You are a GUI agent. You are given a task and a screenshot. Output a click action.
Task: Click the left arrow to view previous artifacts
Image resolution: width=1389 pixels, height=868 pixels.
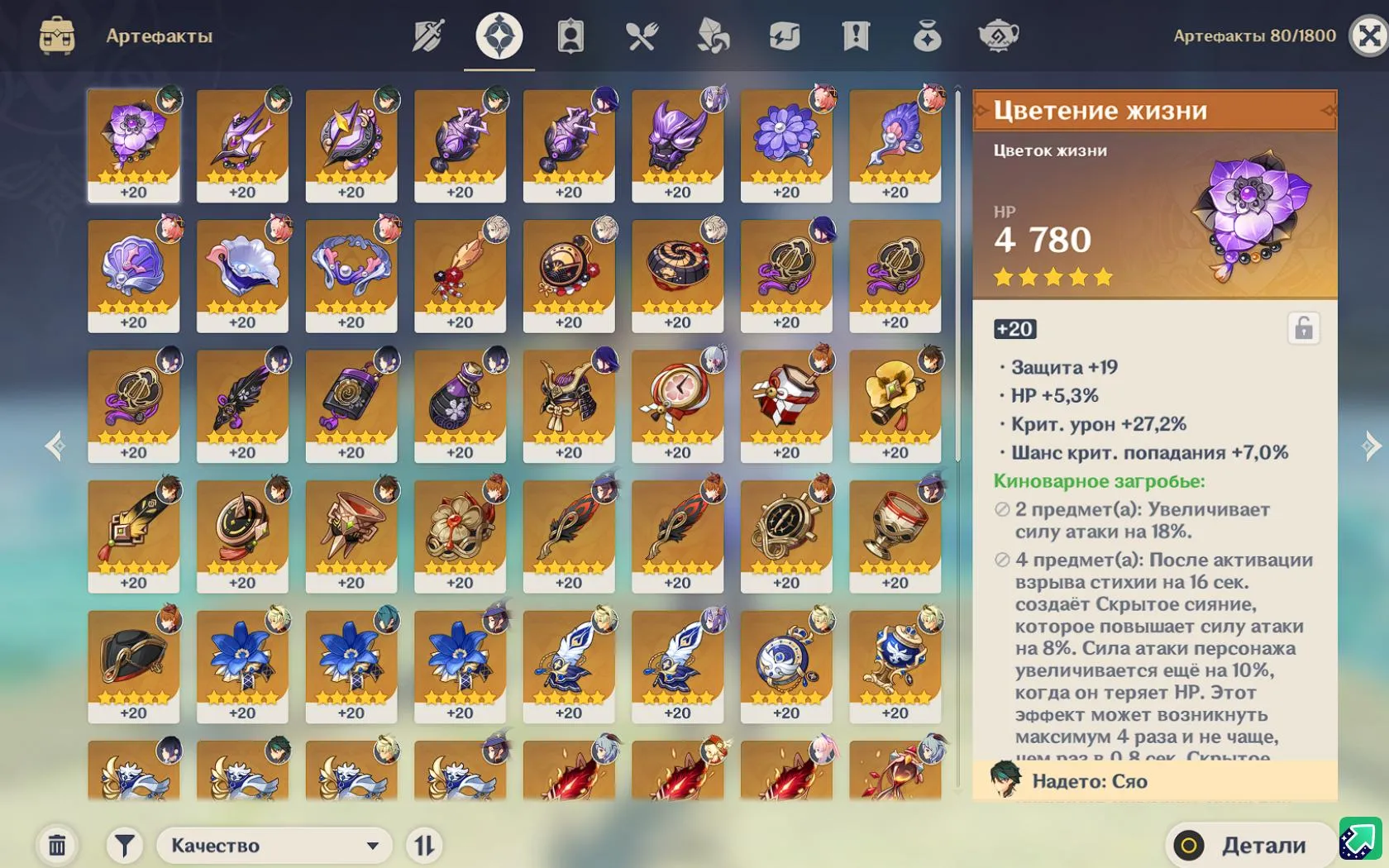click(55, 446)
